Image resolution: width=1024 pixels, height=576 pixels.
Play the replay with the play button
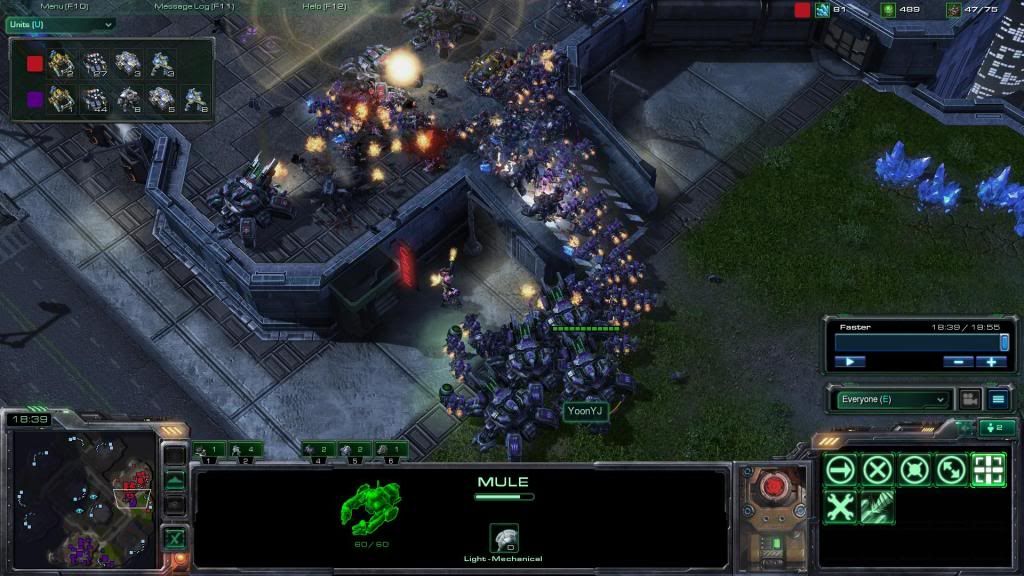coord(849,361)
